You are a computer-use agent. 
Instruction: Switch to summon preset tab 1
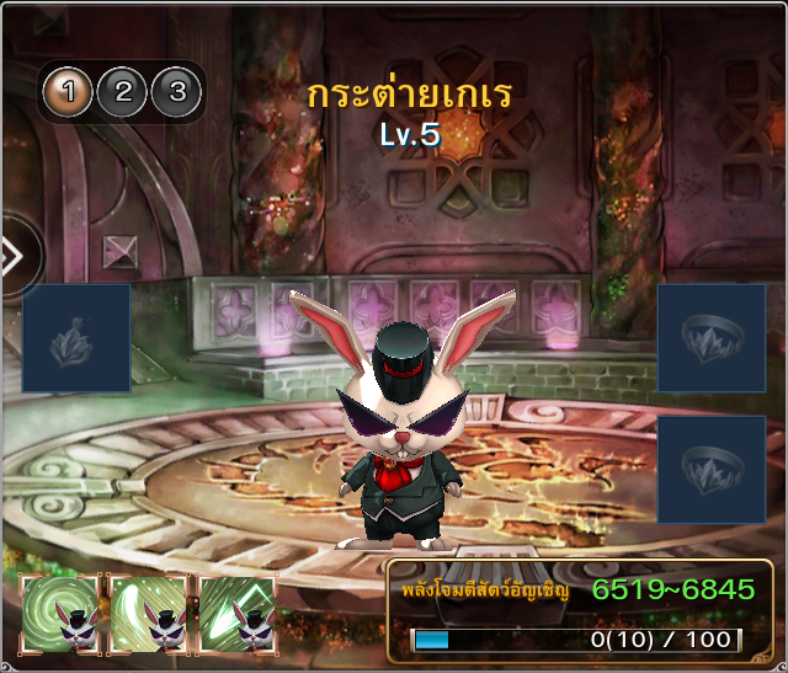pos(68,93)
